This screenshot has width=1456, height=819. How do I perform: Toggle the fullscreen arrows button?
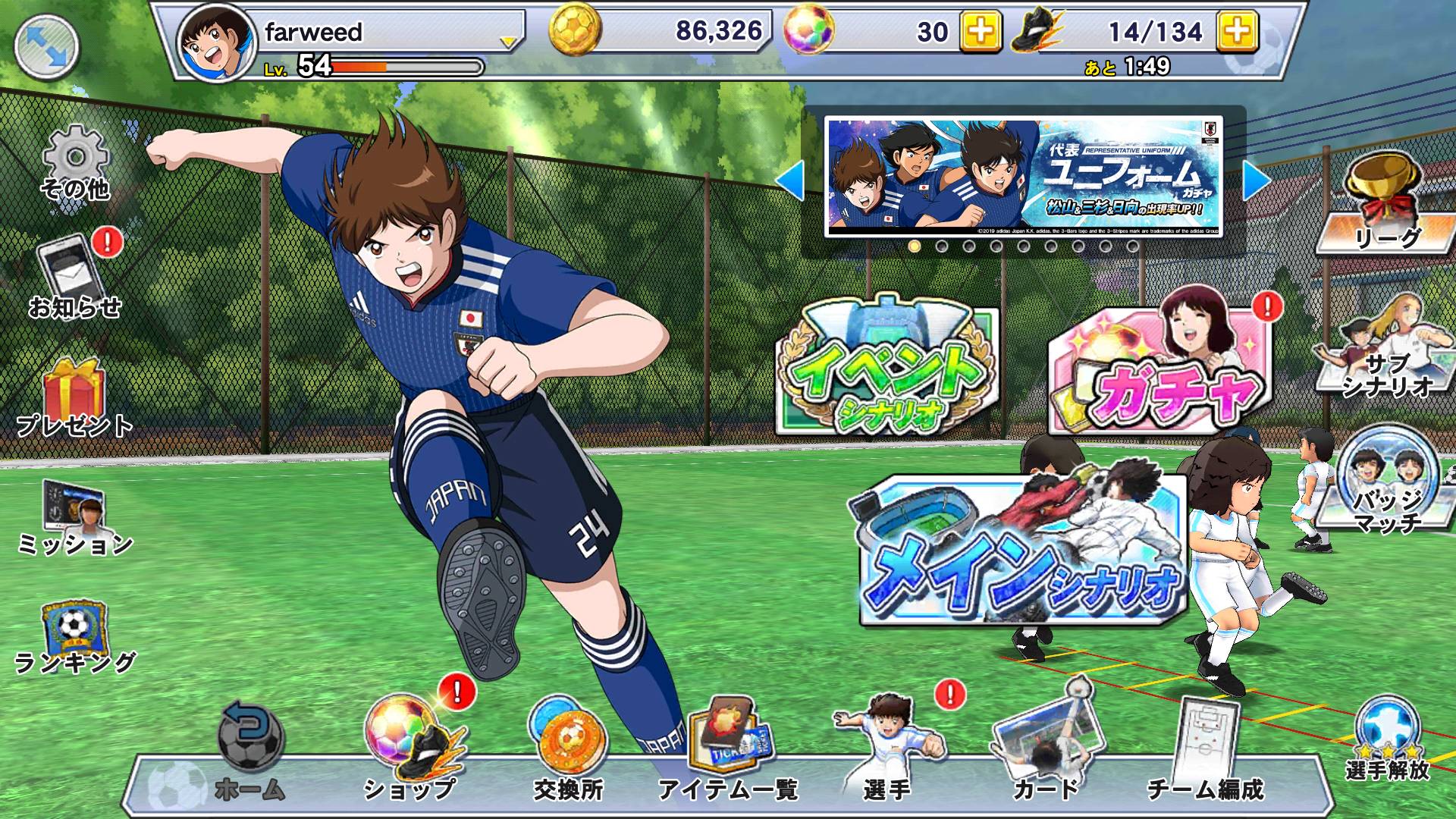tap(47, 47)
